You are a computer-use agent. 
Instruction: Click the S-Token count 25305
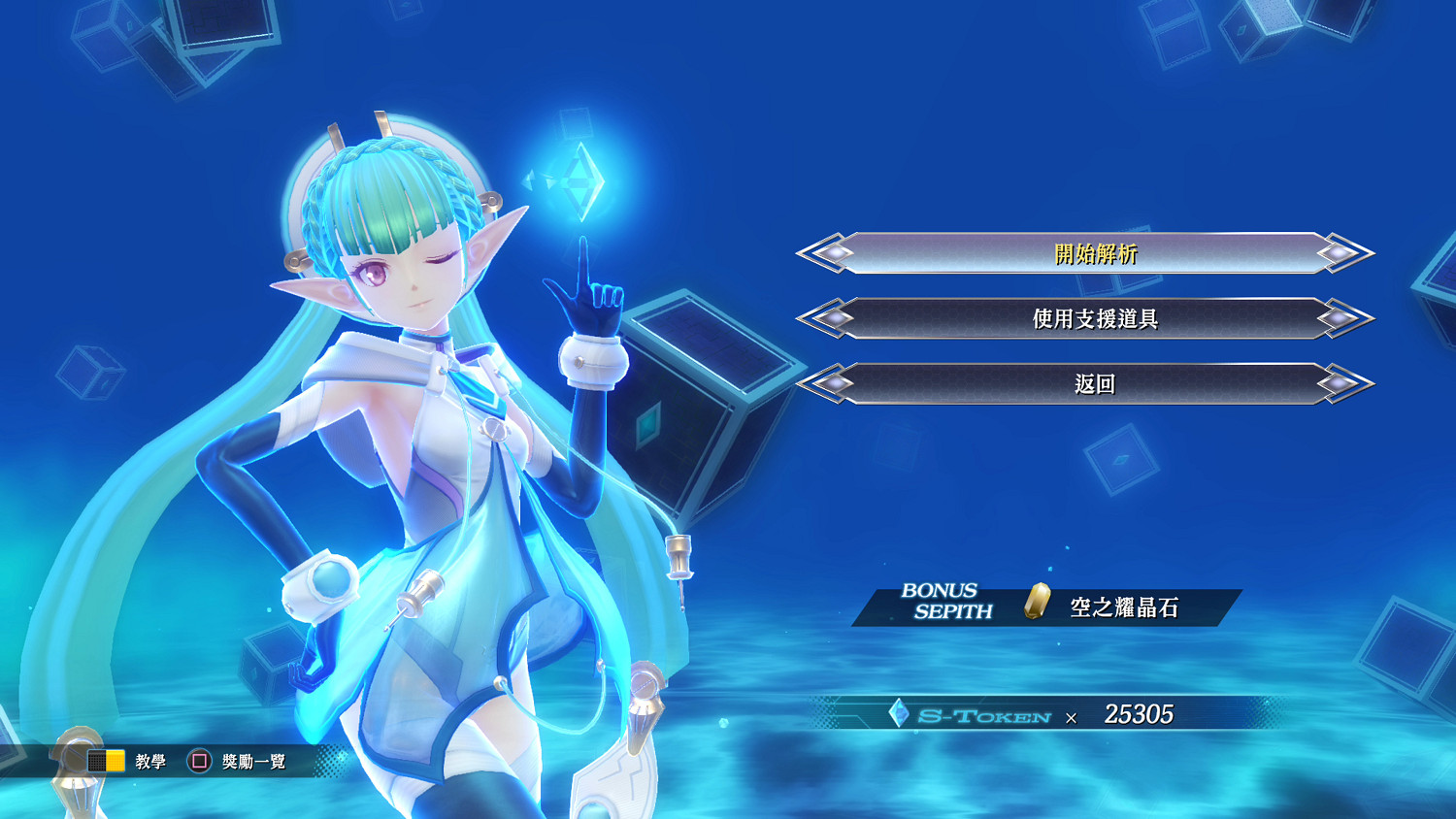(1141, 714)
